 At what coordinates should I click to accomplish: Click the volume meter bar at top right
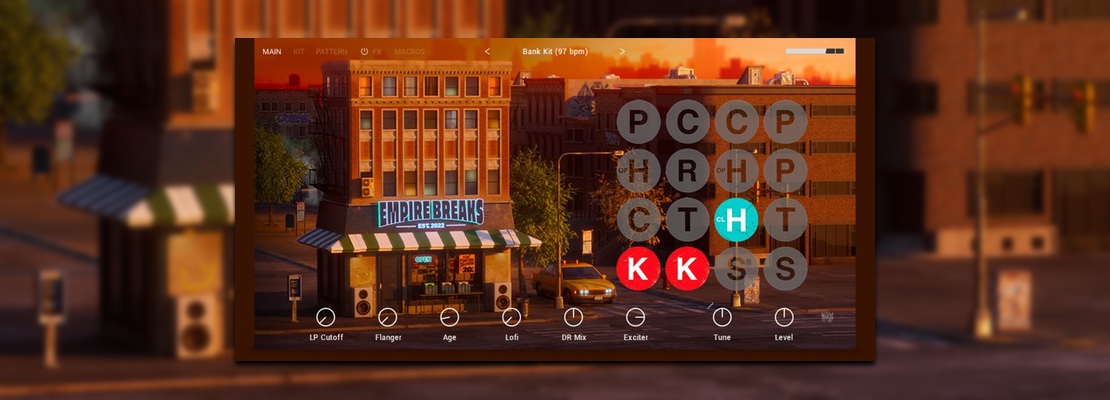coord(814,51)
